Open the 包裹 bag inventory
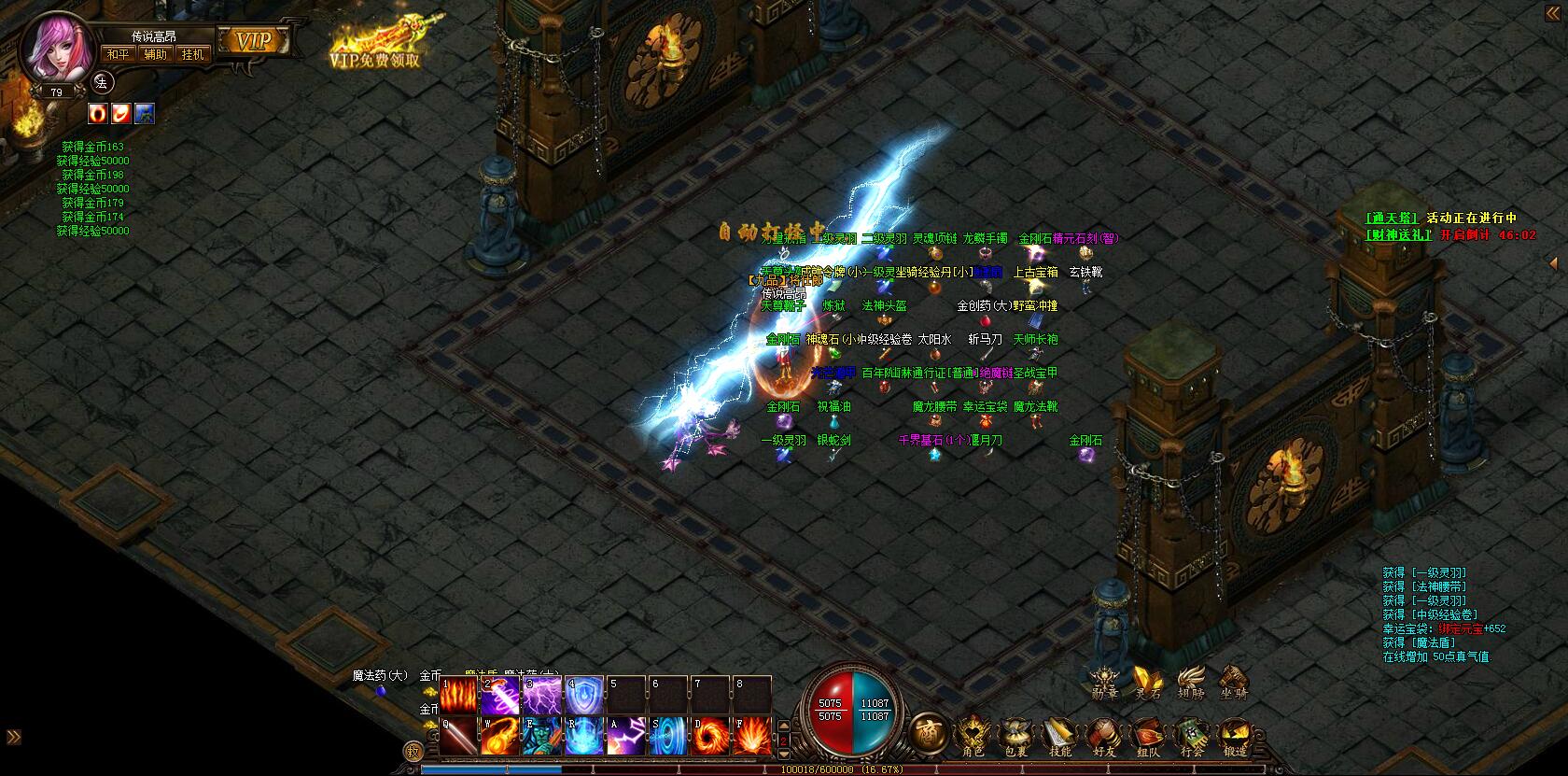Screen dimensions: 1568x776 point(1016,737)
